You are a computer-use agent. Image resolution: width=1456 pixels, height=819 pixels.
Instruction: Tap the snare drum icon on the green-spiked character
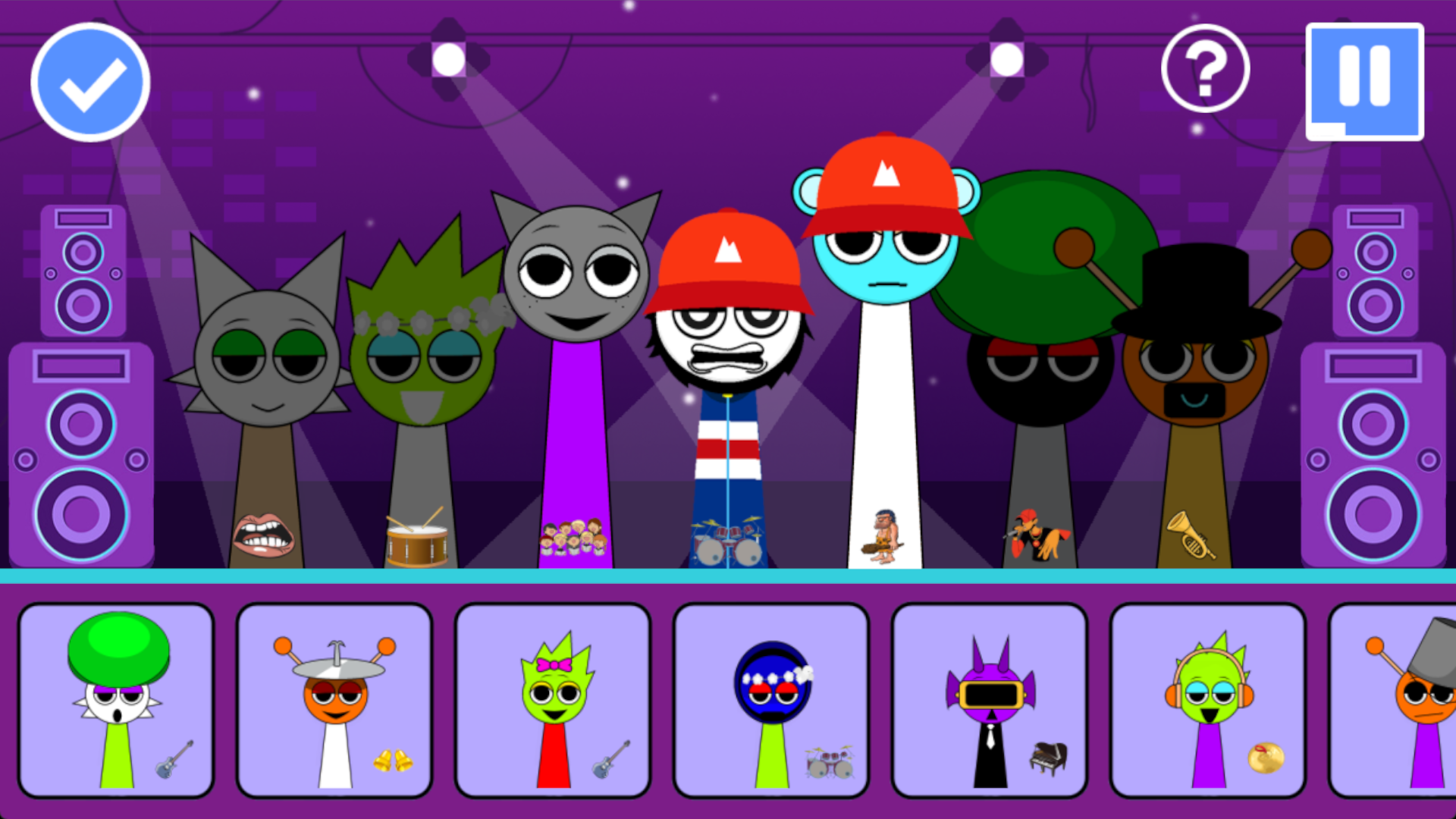(416, 540)
